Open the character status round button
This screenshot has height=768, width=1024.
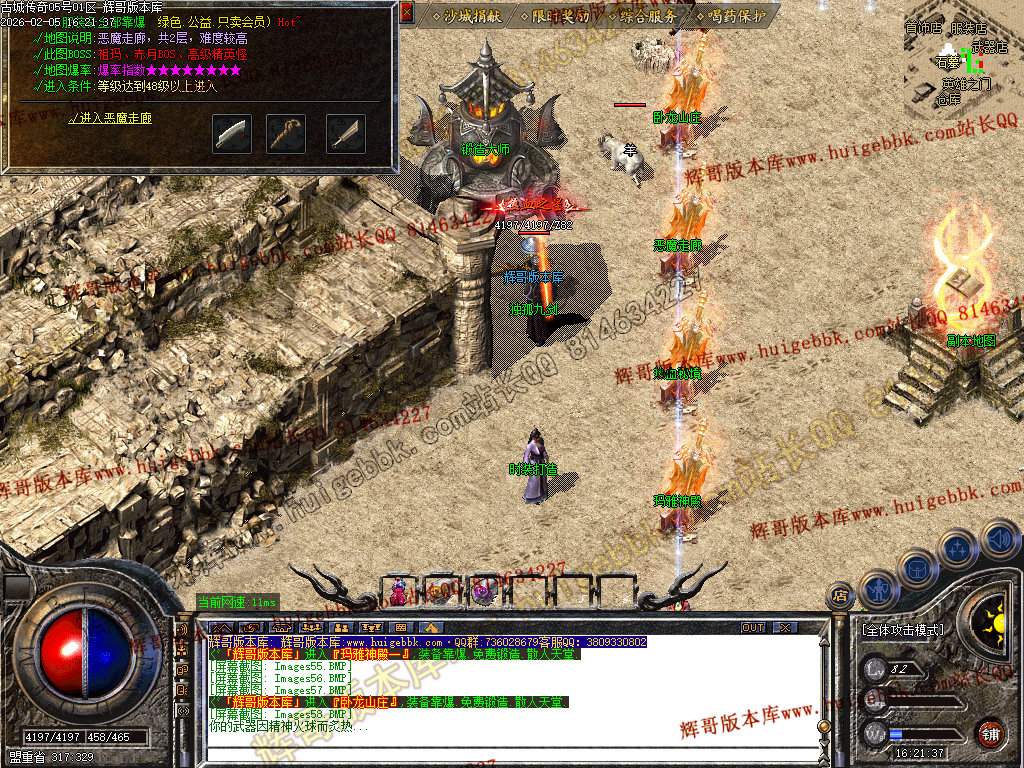877,589
